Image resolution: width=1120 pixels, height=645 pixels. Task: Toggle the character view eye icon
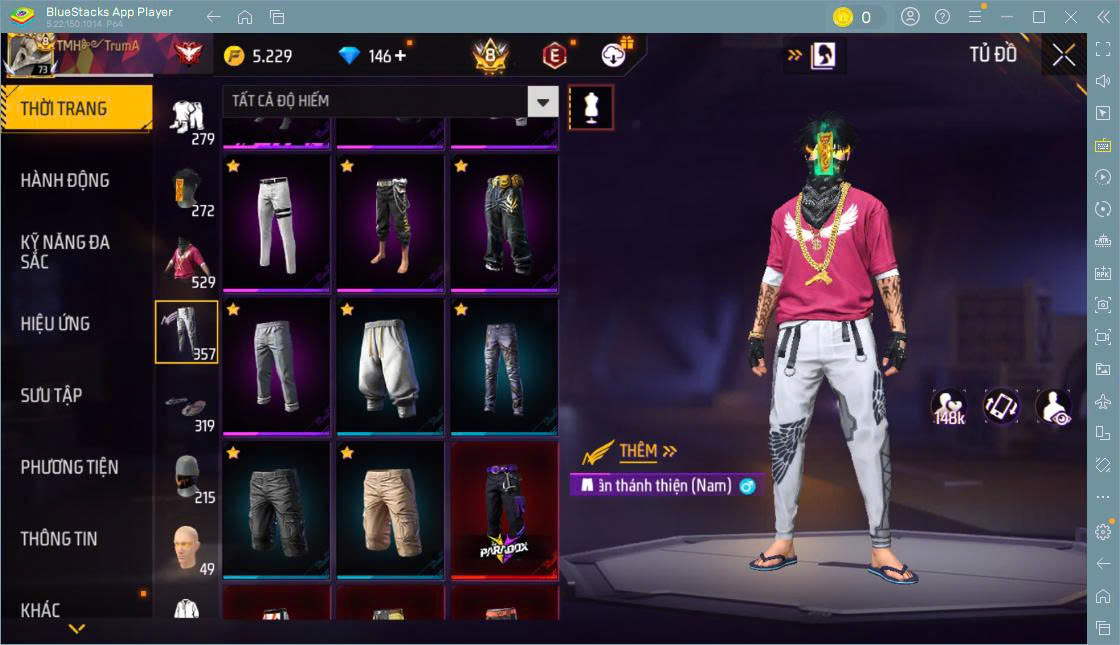point(1054,407)
